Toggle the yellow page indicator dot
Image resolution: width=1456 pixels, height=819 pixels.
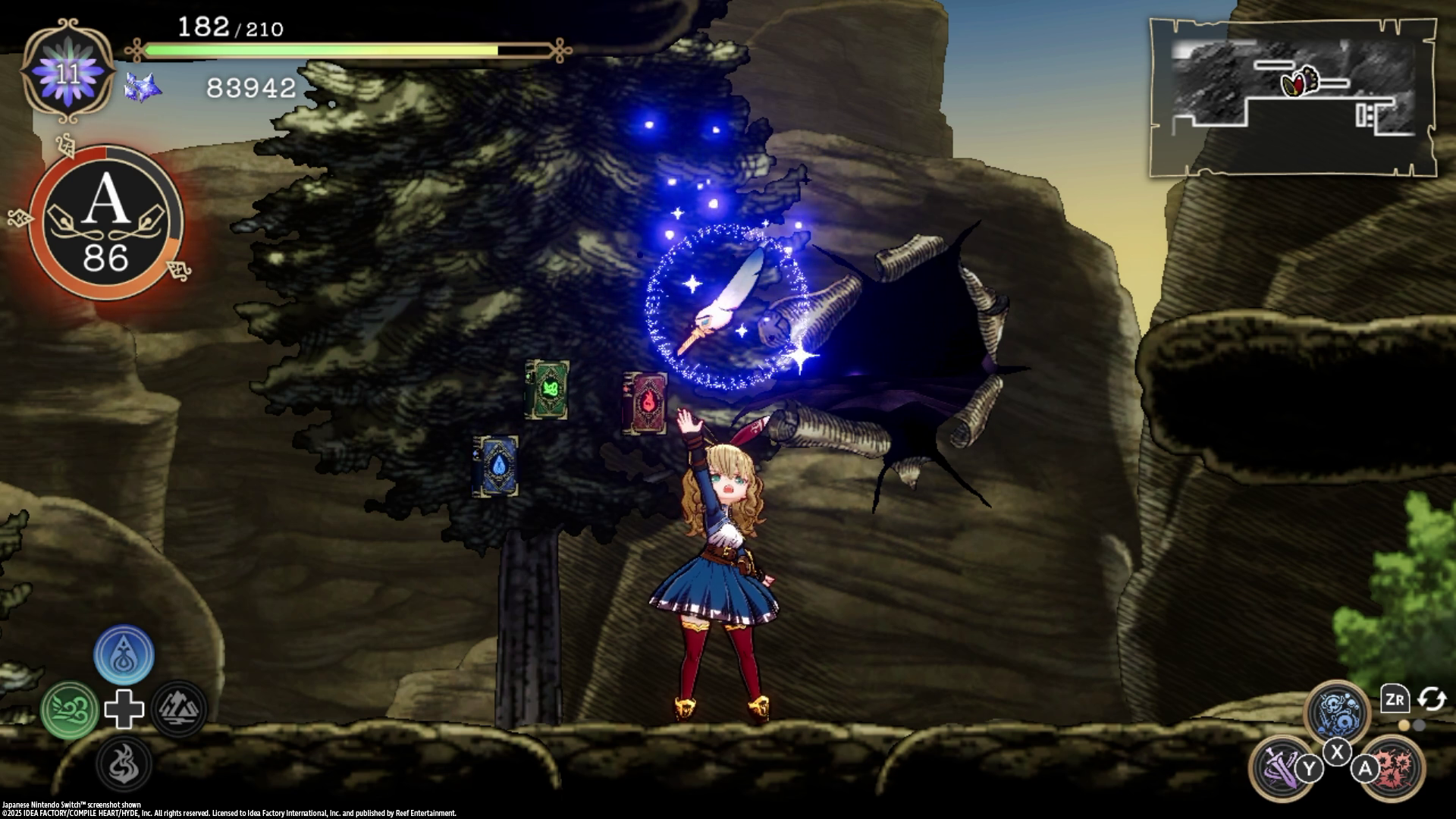click(1404, 726)
